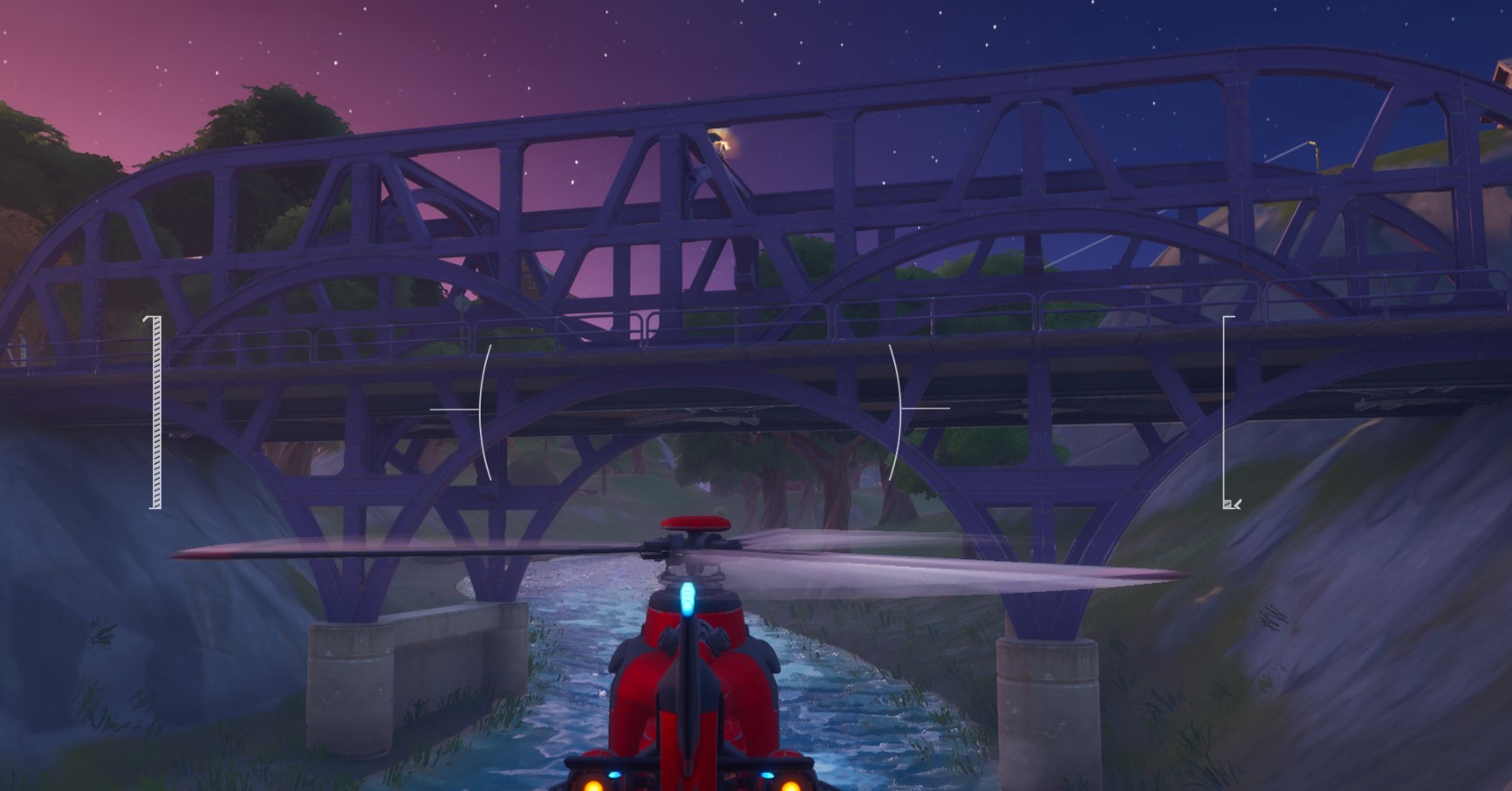Select the glowing blue engine indicator on the helicopter
This screenshot has height=791, width=1512.
[x=690, y=597]
